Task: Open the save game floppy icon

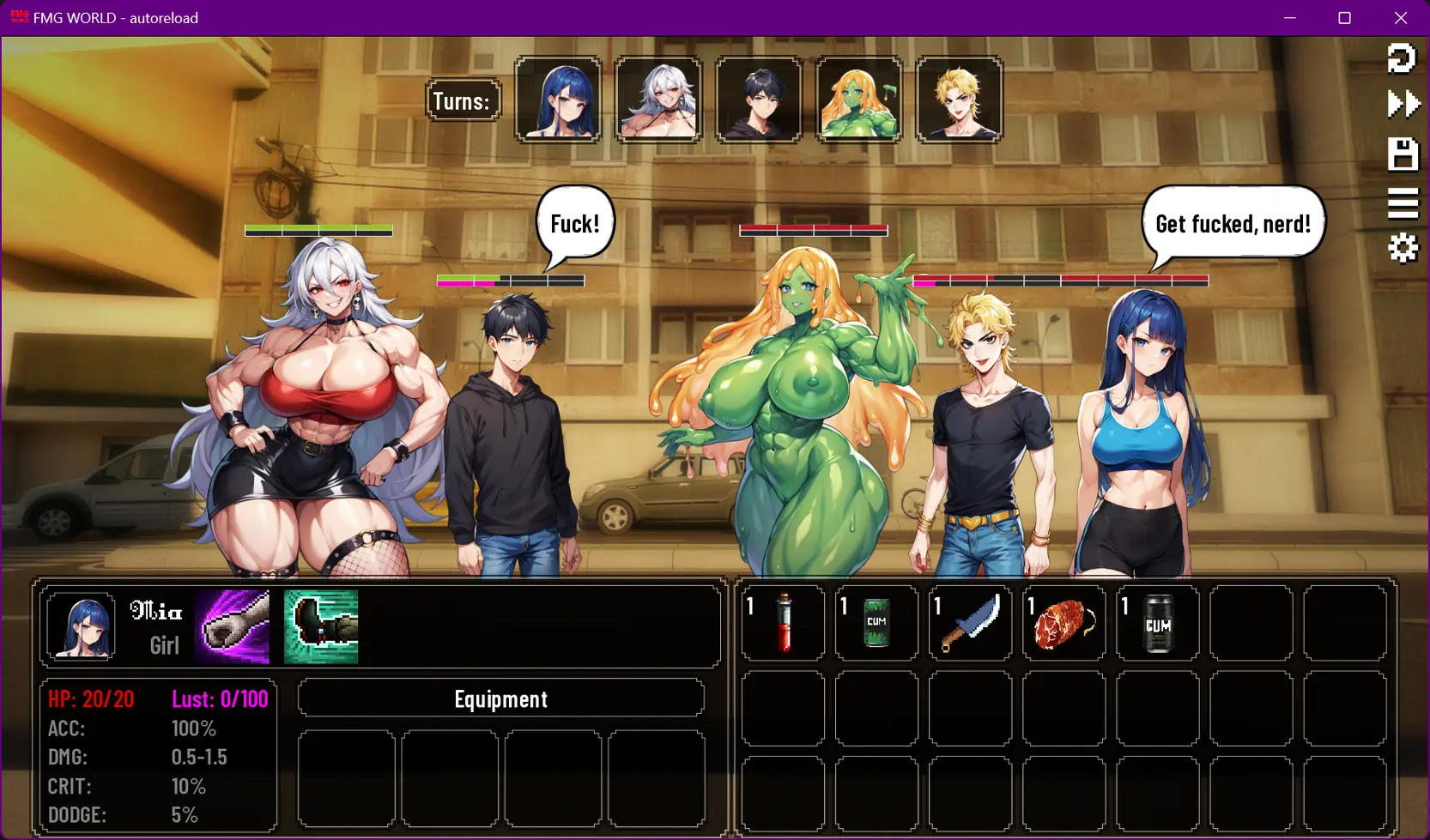Action: [1403, 154]
